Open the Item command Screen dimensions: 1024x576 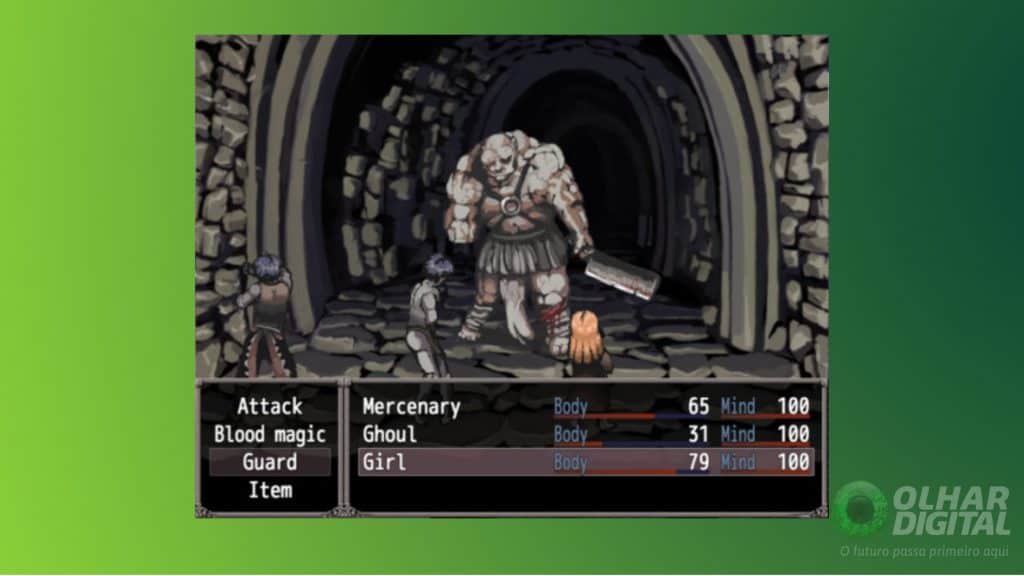[269, 490]
